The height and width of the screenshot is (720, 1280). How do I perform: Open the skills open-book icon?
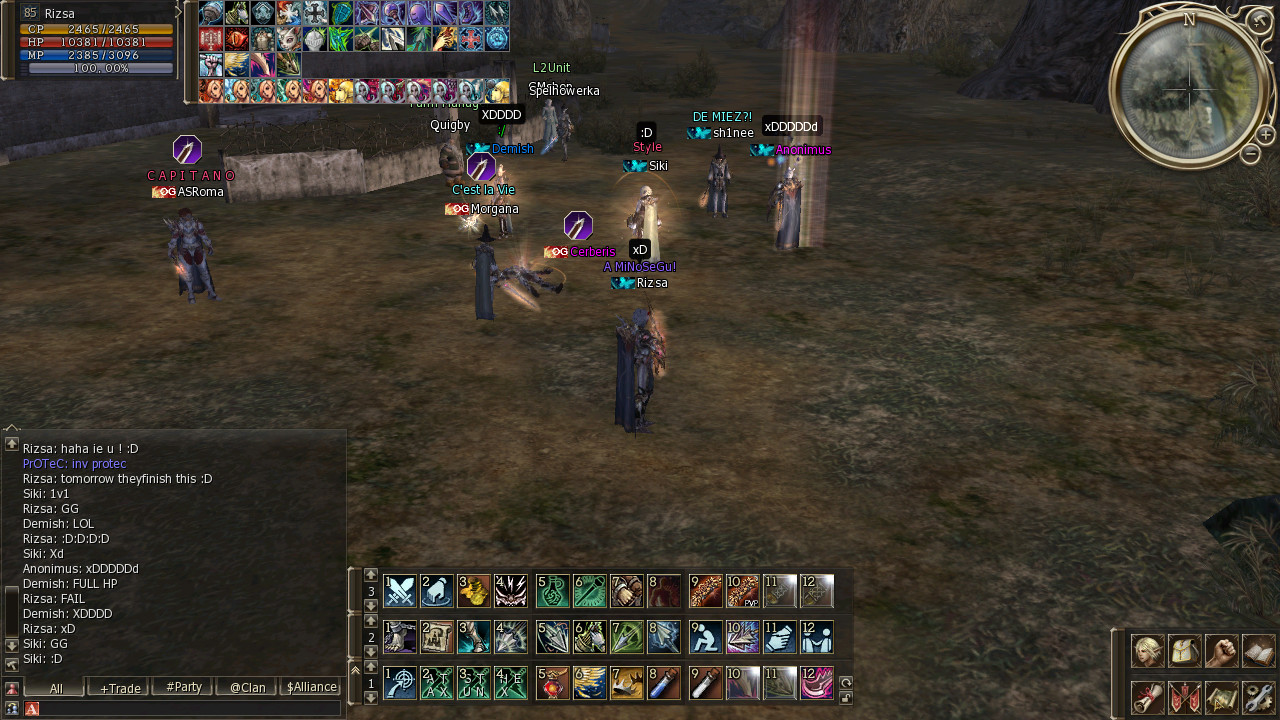pyautogui.click(x=1258, y=651)
